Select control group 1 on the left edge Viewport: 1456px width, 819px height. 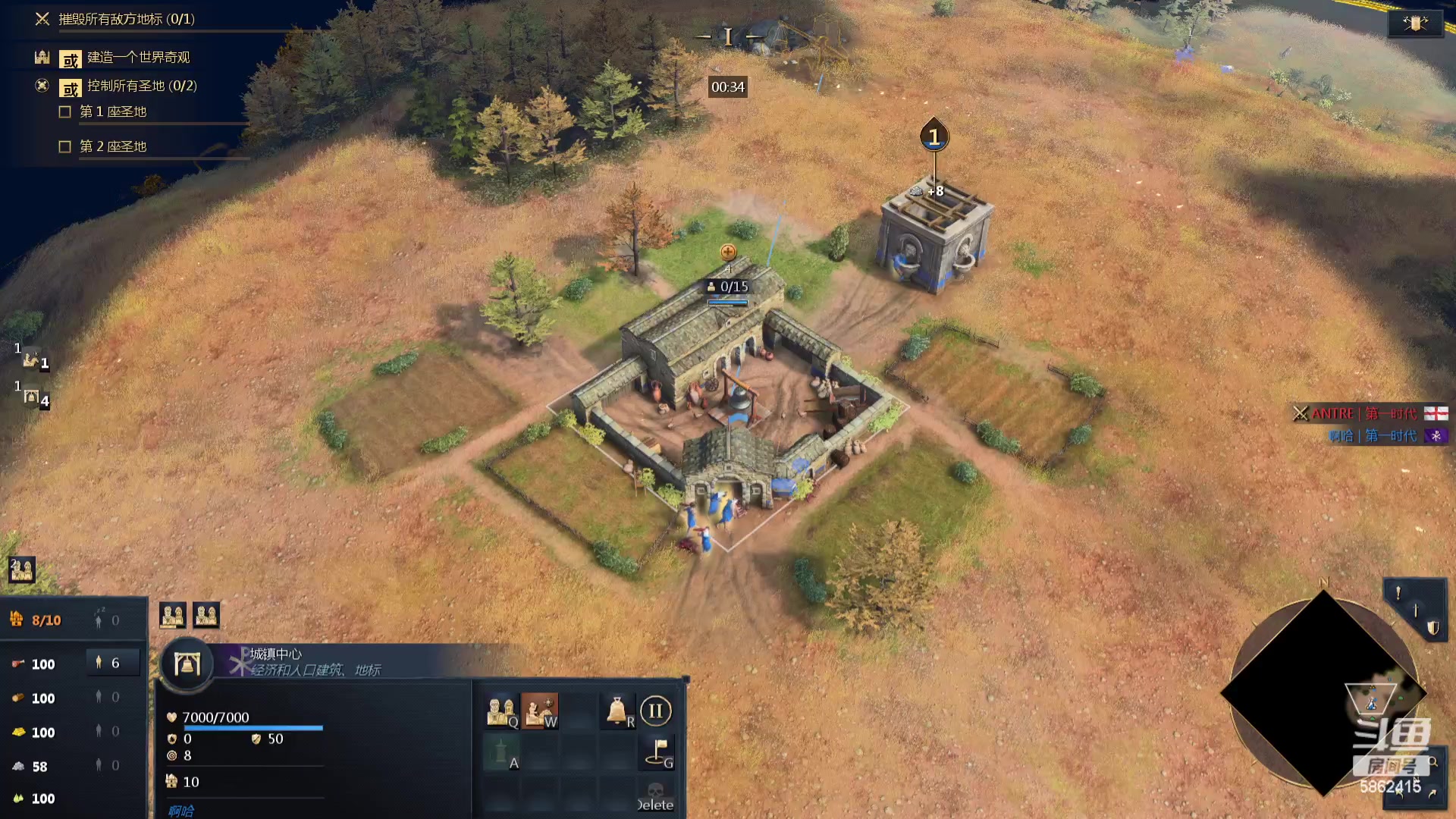[32, 359]
